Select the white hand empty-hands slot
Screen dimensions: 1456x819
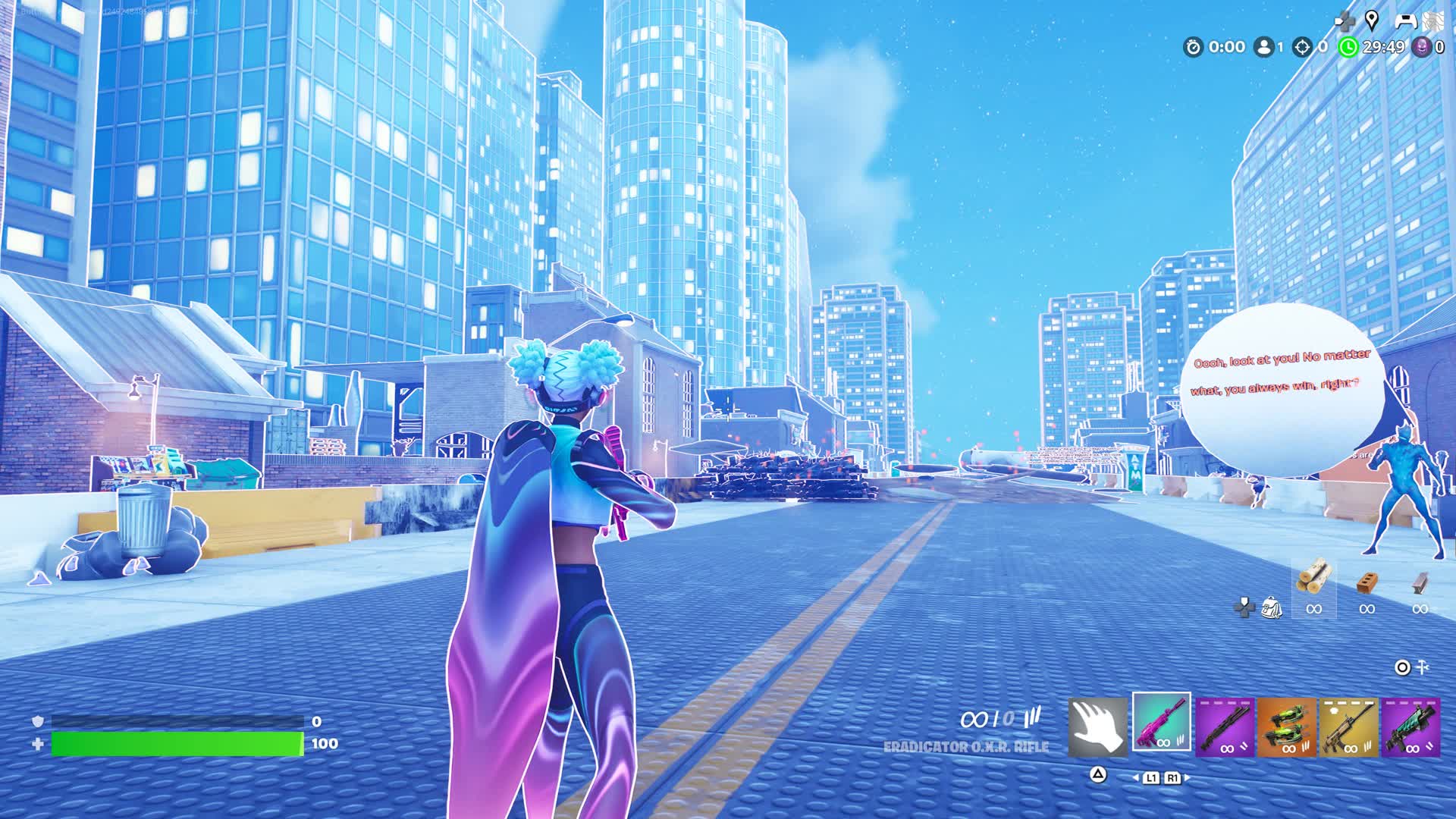pos(1097,726)
